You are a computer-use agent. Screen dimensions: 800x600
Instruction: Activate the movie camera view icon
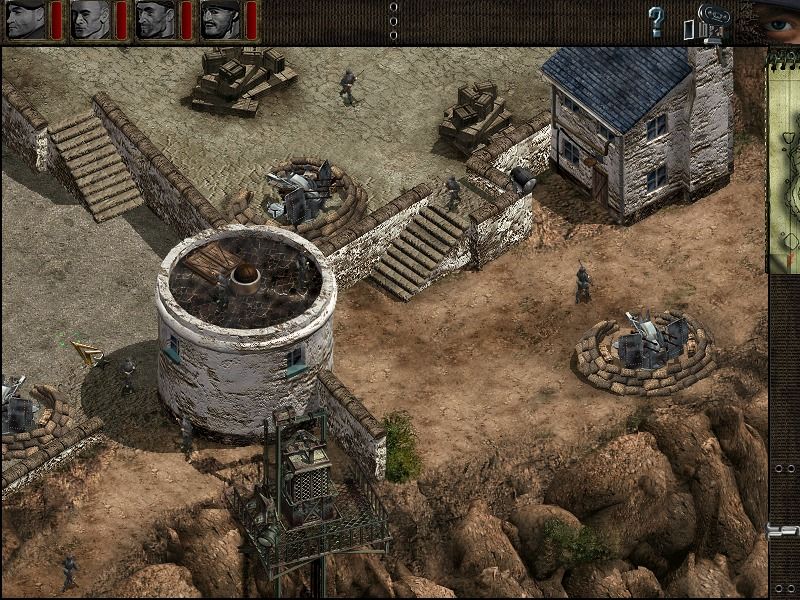click(711, 19)
